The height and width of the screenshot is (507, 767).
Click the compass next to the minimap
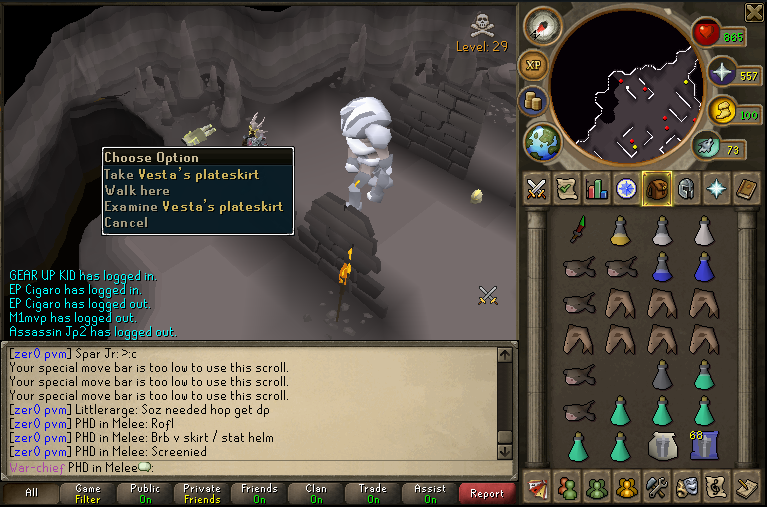coord(538,26)
